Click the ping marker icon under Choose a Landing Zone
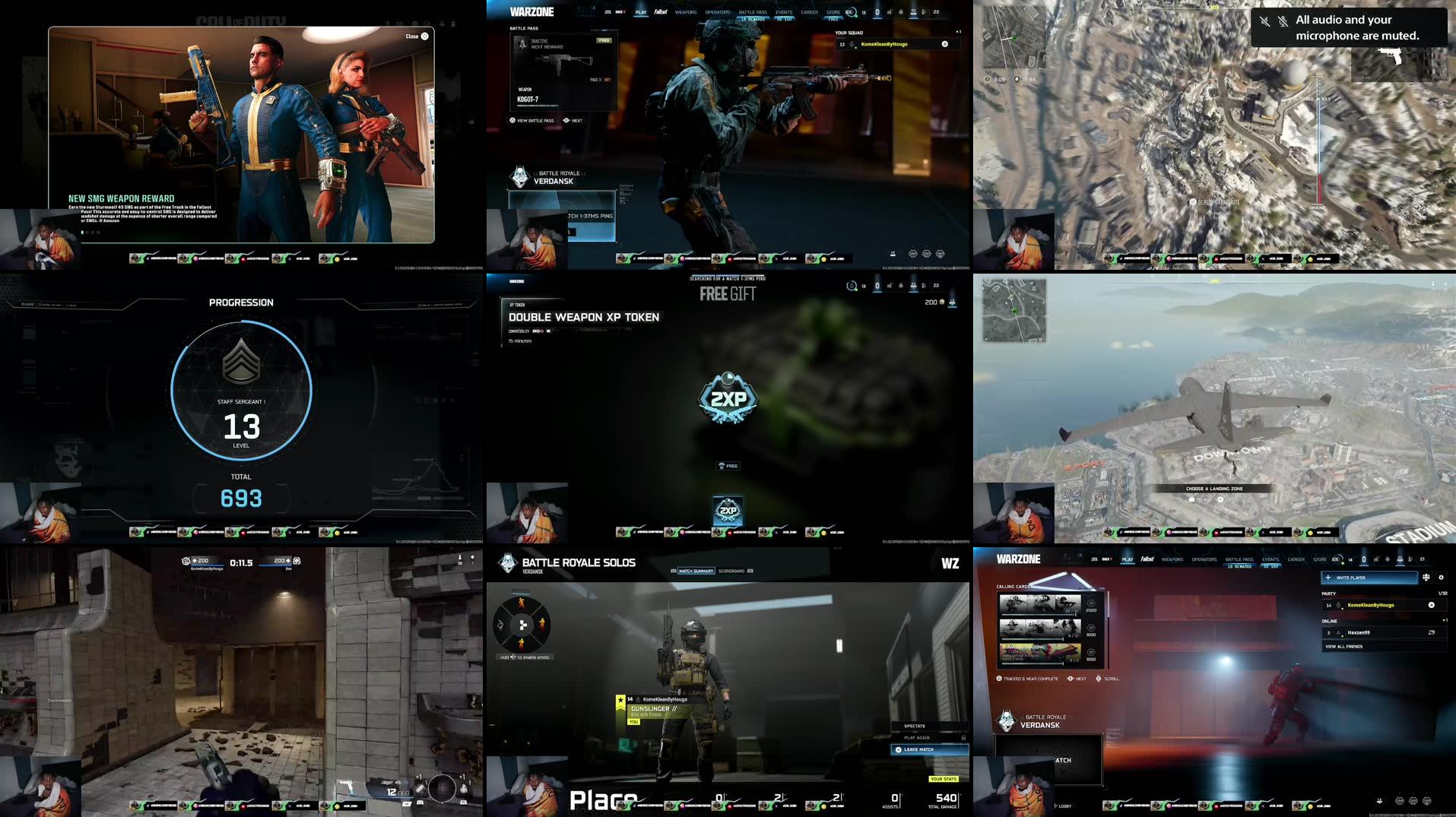The height and width of the screenshot is (817, 1456). (1191, 499)
